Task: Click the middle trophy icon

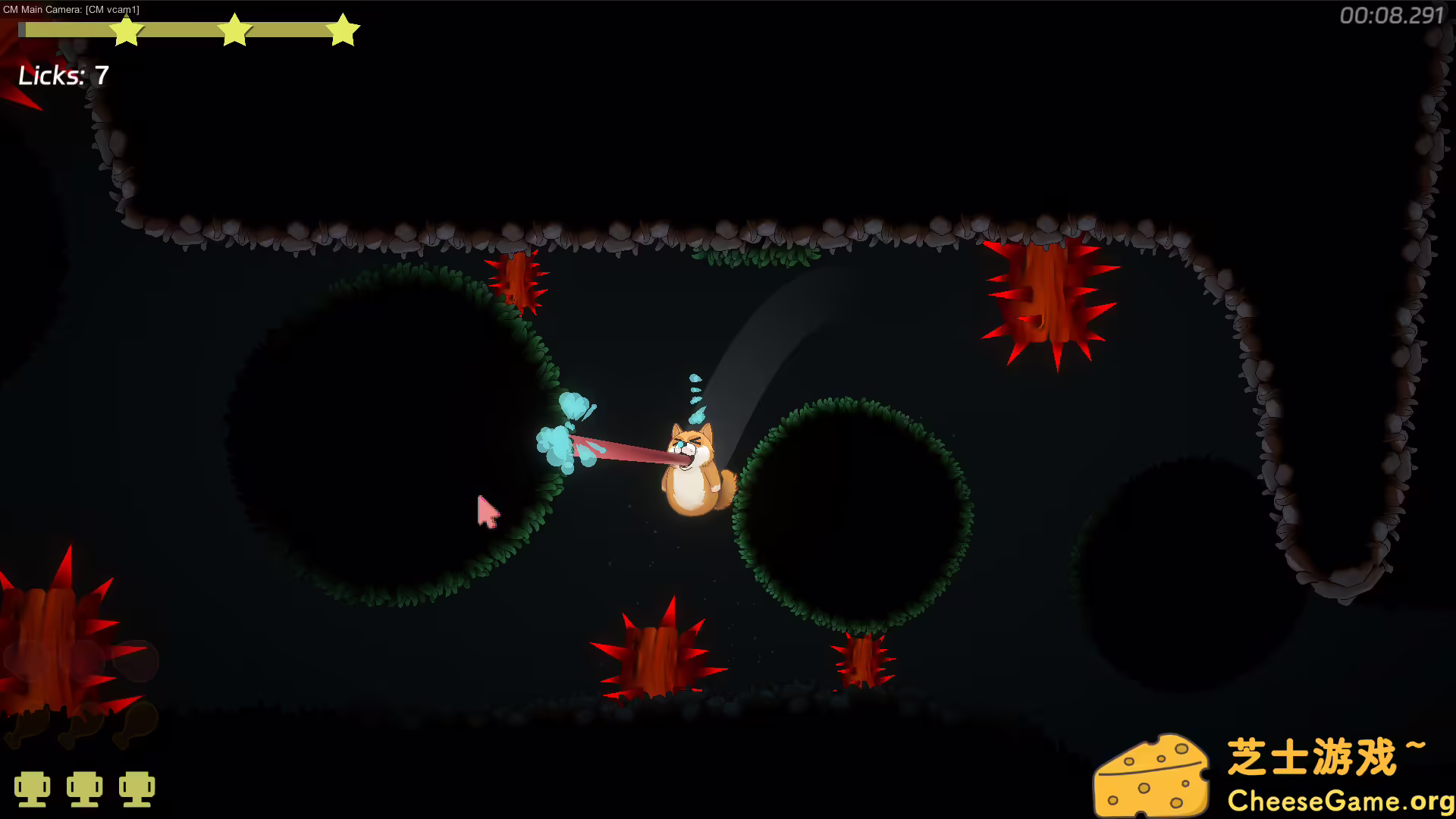Action: [86, 789]
